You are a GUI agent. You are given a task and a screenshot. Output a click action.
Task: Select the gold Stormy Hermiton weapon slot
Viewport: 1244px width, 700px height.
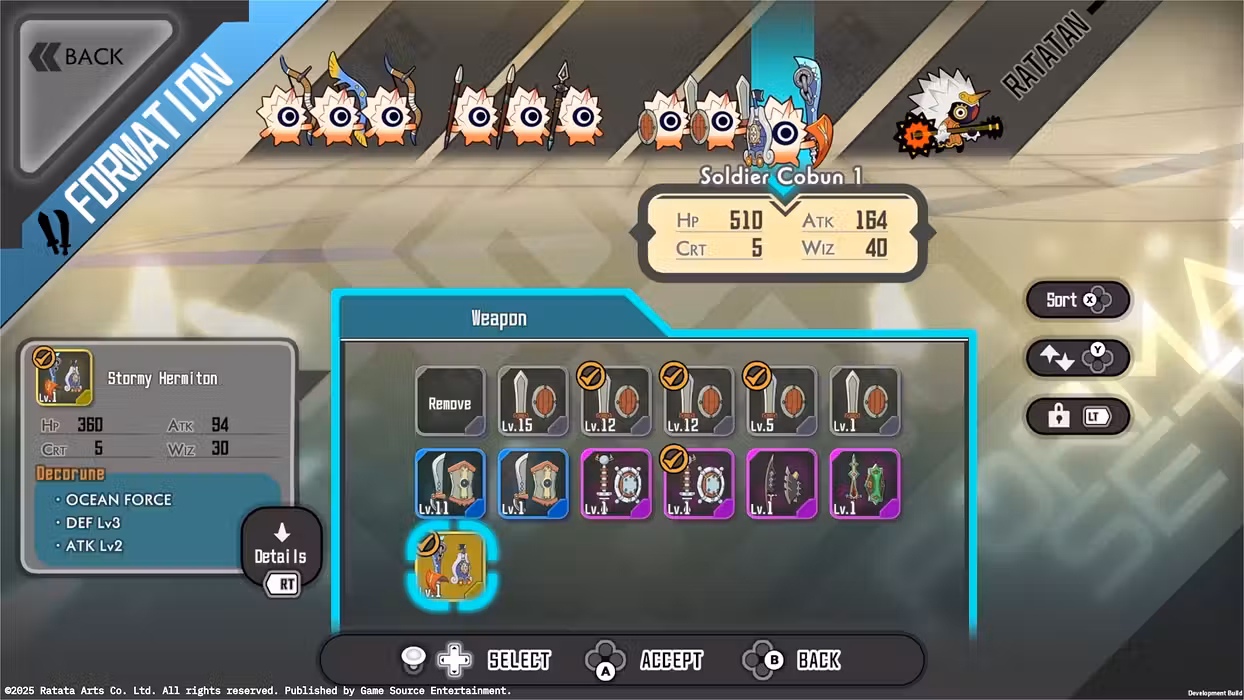[450, 567]
